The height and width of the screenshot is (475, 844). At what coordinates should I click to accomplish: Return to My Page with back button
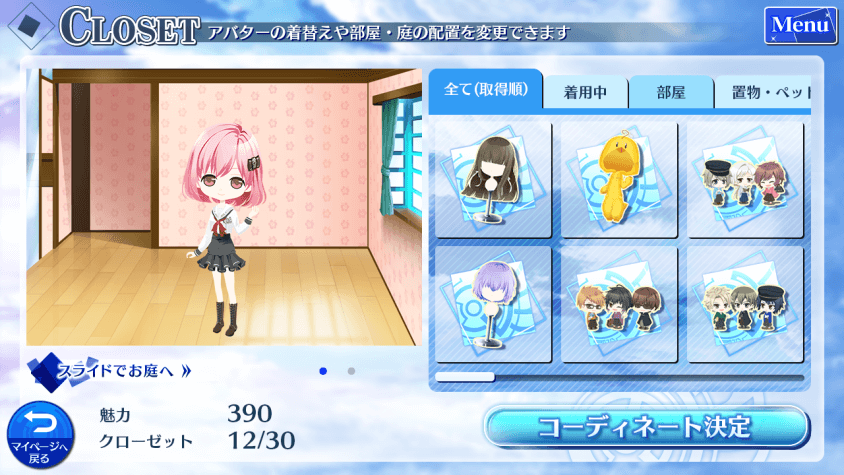click(40, 435)
